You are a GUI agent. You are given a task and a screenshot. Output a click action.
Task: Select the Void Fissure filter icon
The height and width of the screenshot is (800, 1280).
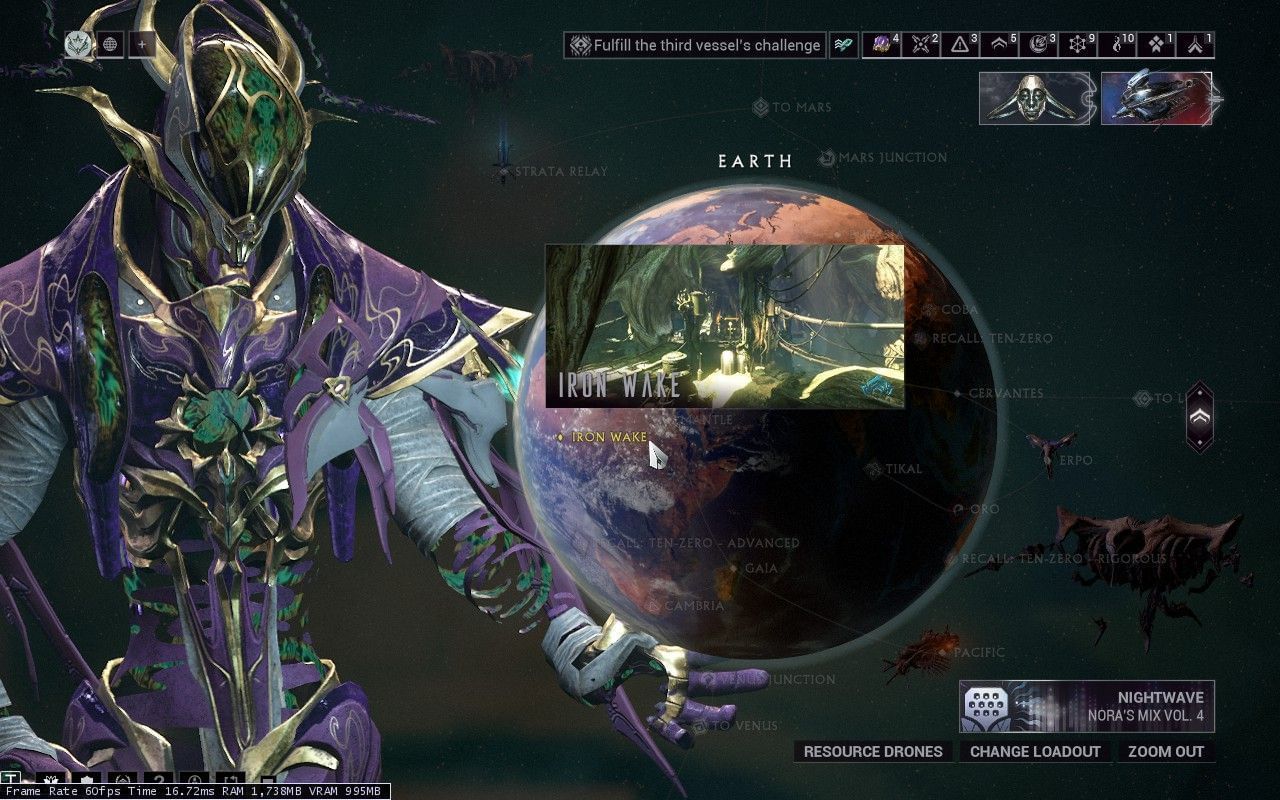coord(1157,45)
